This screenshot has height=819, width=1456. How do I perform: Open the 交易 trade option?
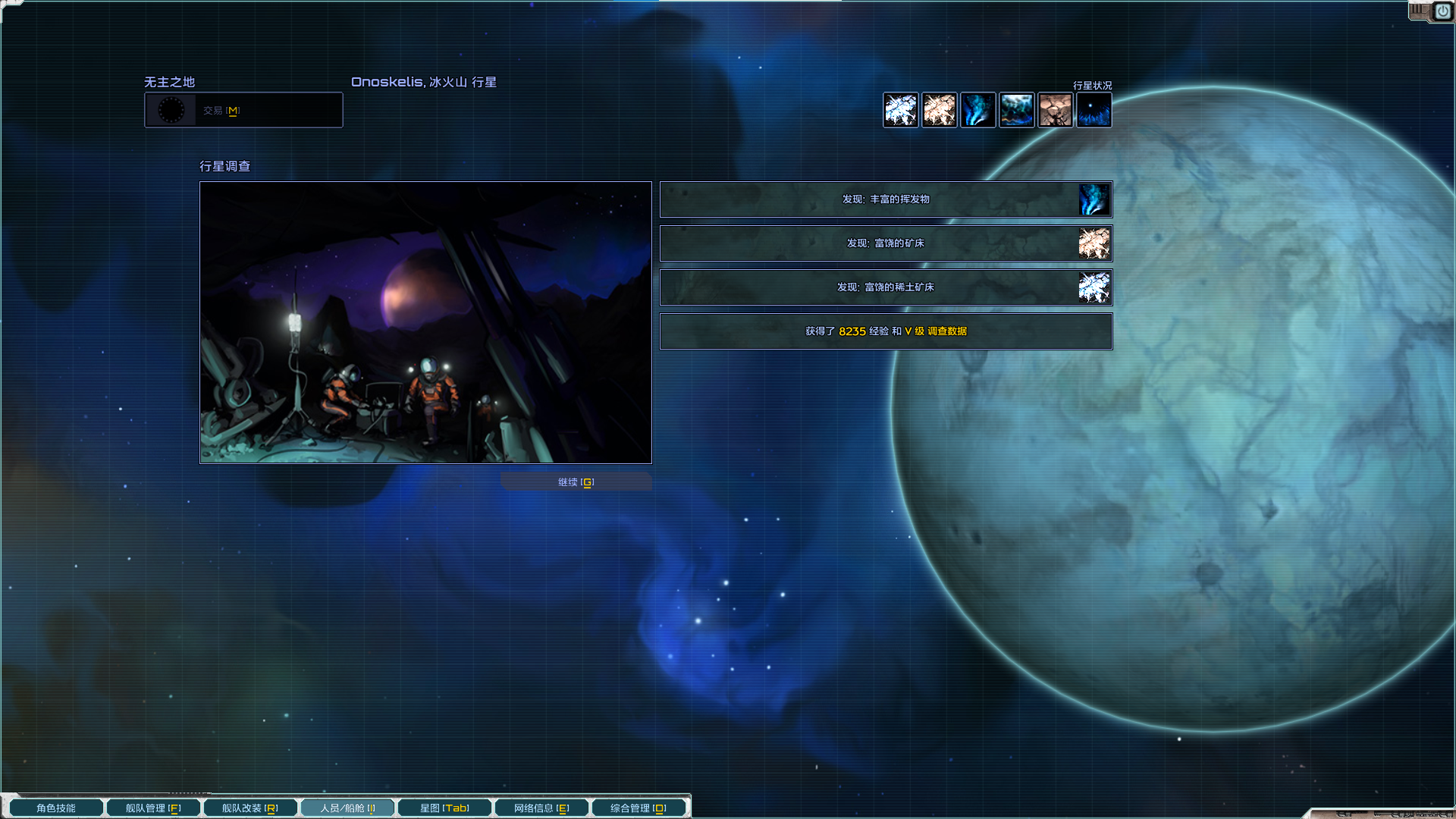tap(243, 111)
